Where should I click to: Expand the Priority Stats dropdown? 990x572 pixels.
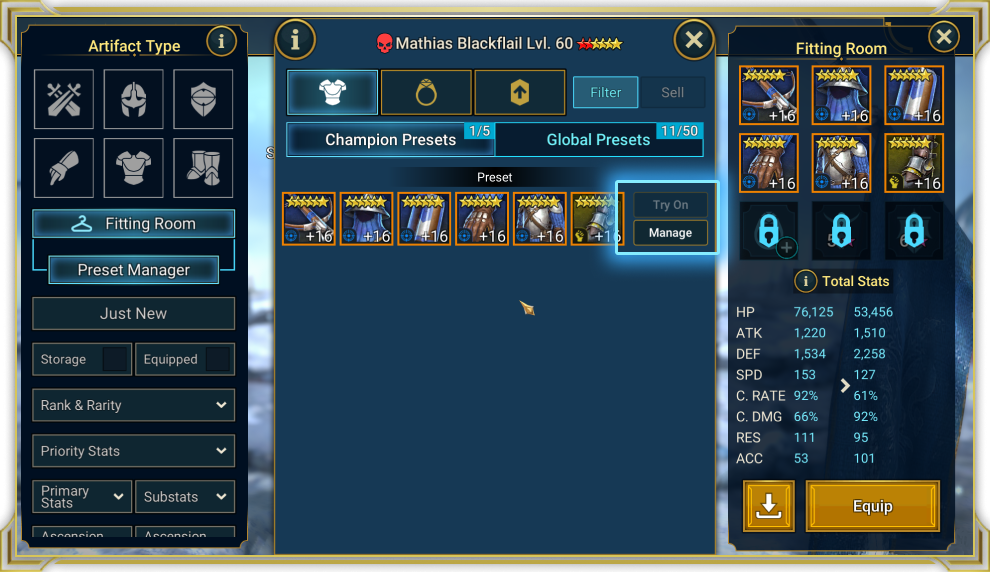click(x=133, y=451)
